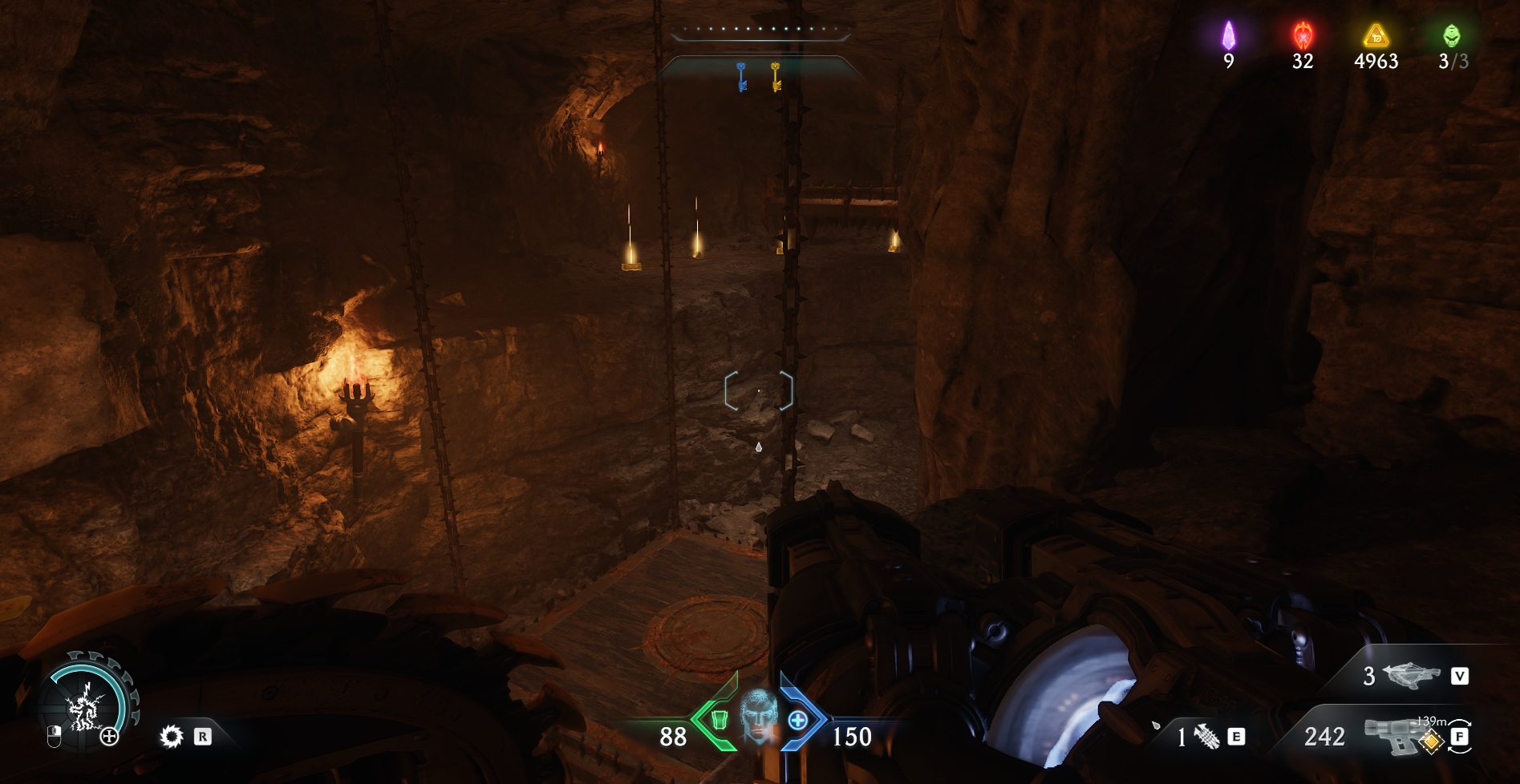Click the gold triangle coin icon
This screenshot has height=784, width=1520.
[x=1376, y=35]
